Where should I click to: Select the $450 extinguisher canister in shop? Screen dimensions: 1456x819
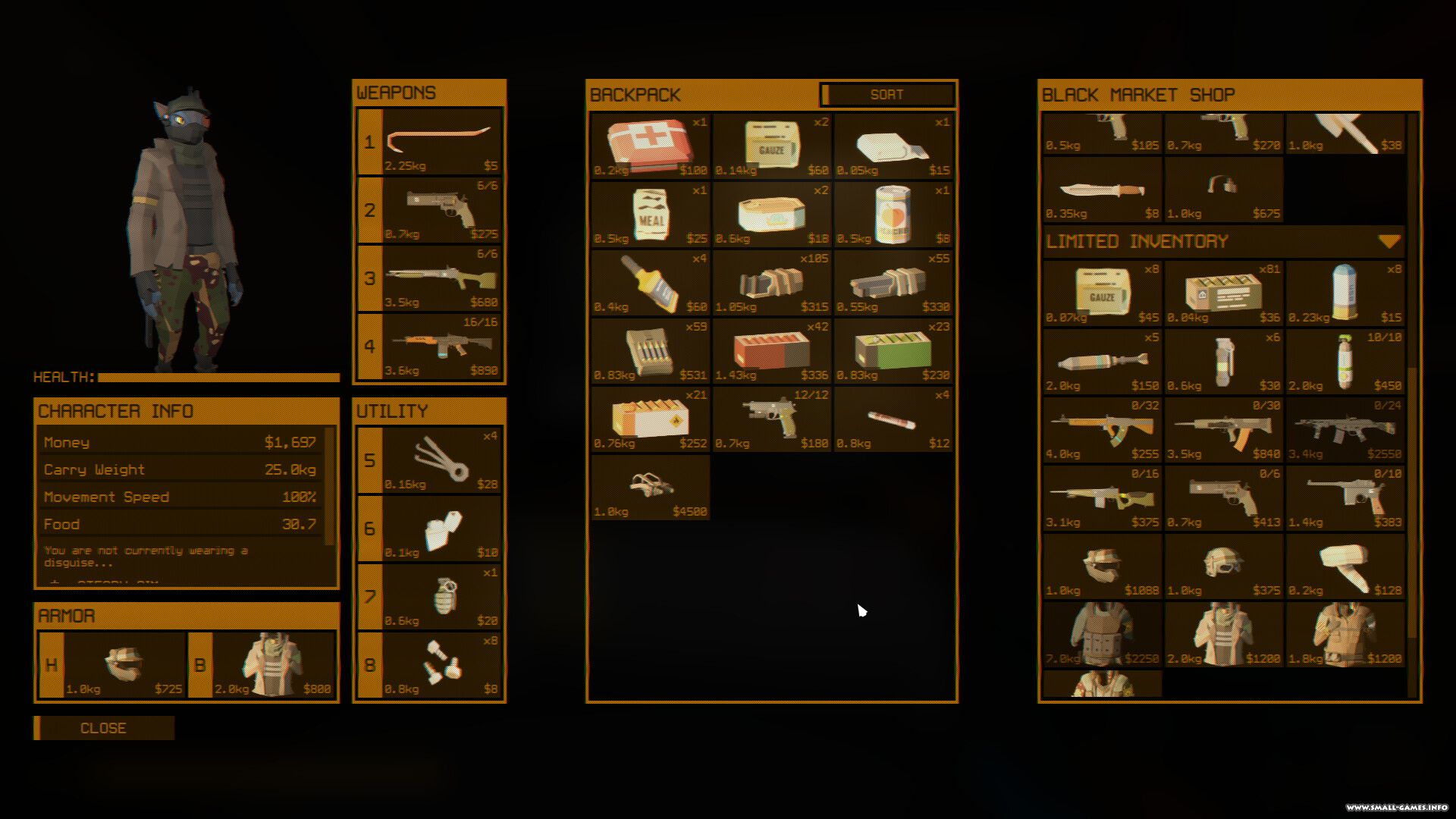[1345, 361]
